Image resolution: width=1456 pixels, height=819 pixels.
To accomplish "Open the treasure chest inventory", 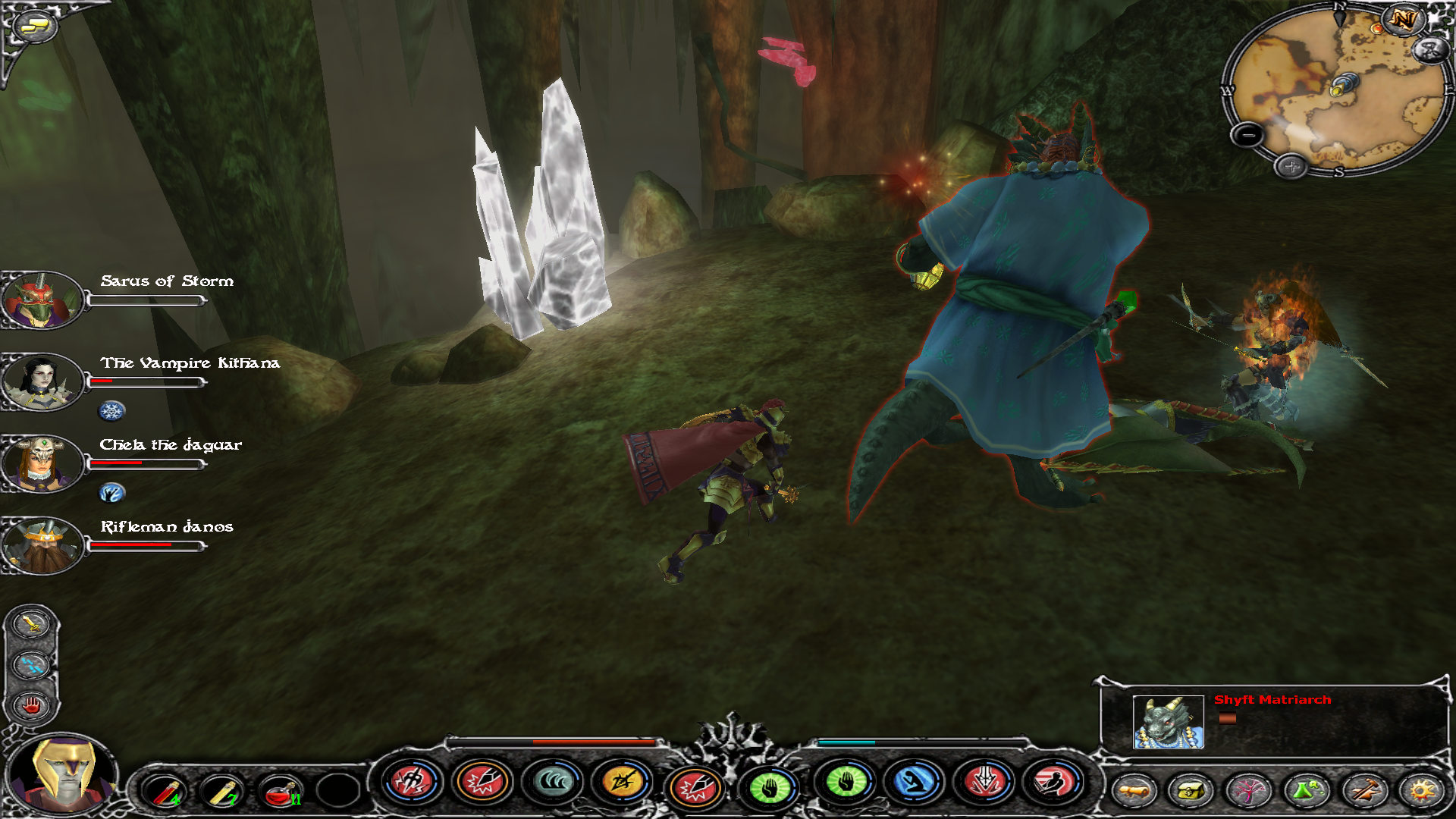I will click(x=1191, y=791).
